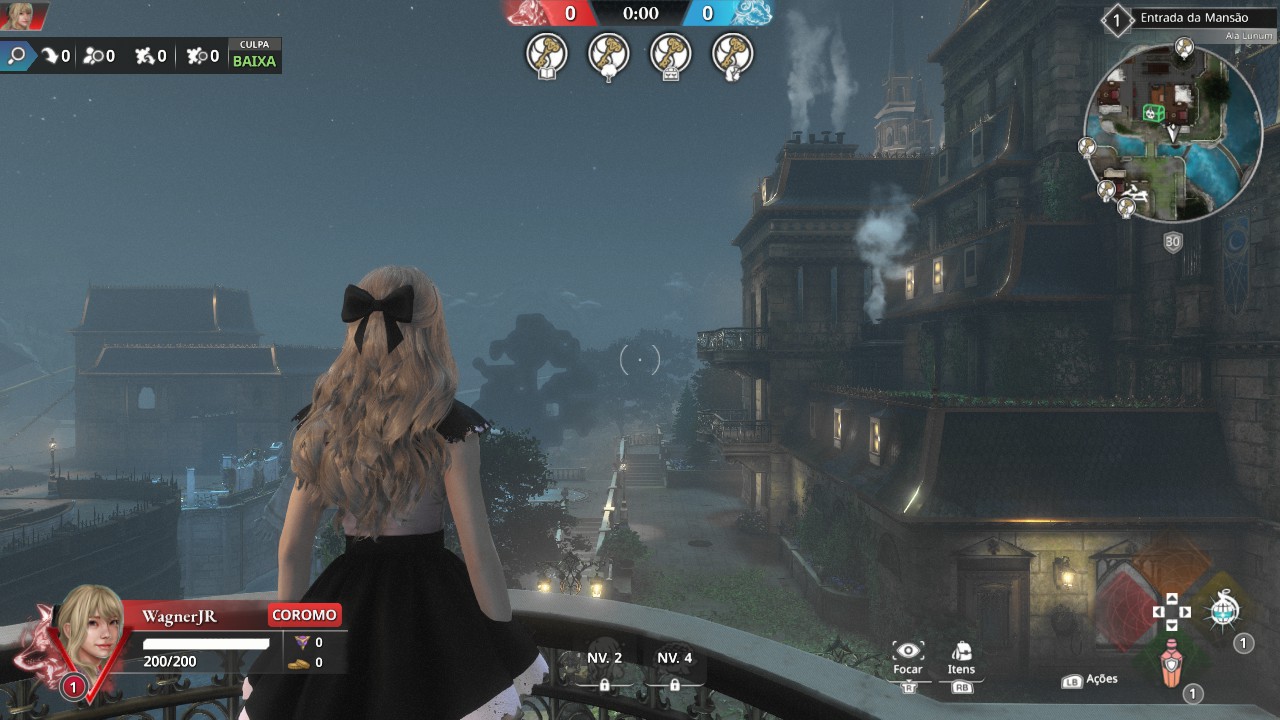Open the Itens backpack
The image size is (1280, 720).
tap(961, 651)
